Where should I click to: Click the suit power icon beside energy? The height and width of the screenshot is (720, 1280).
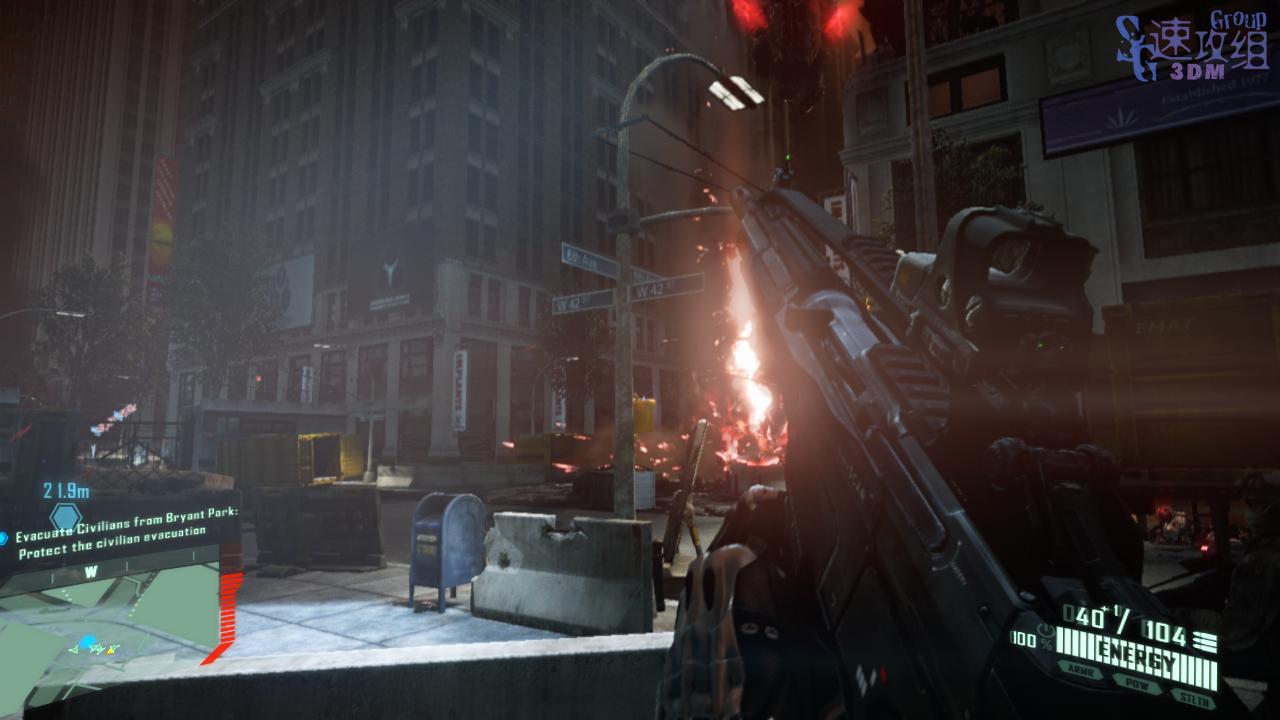pyautogui.click(x=1045, y=632)
